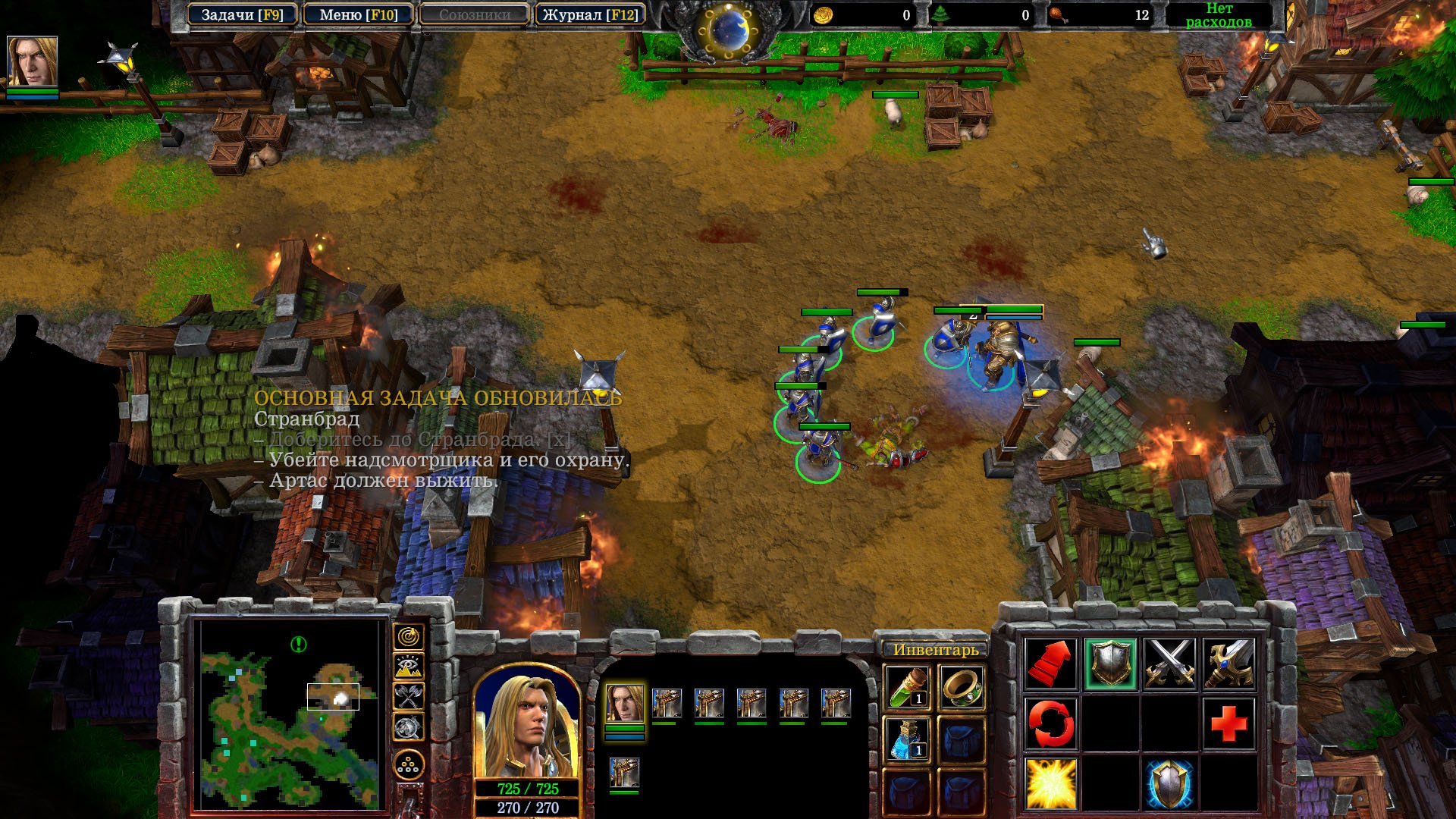Select Arthas icon in the unit group
The height and width of the screenshot is (819, 1456).
point(624,704)
